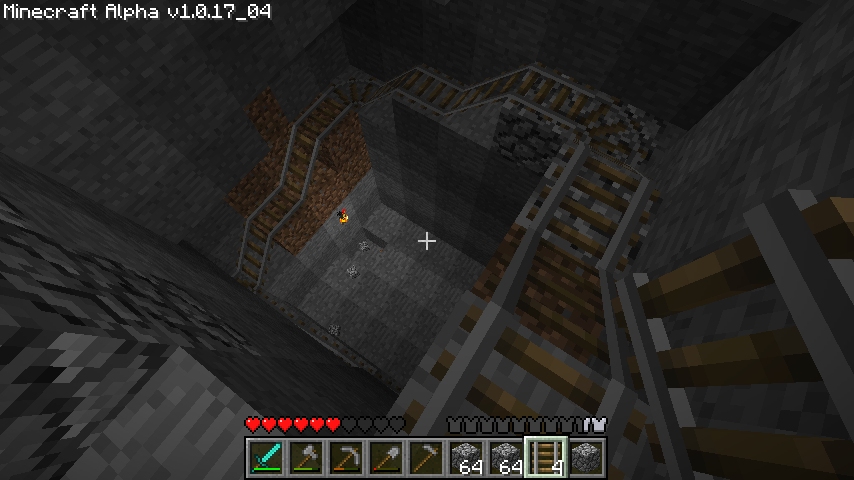The width and height of the screenshot is (854, 480).
Task: Choose the hoe hotbar slot
Action: coord(427,457)
